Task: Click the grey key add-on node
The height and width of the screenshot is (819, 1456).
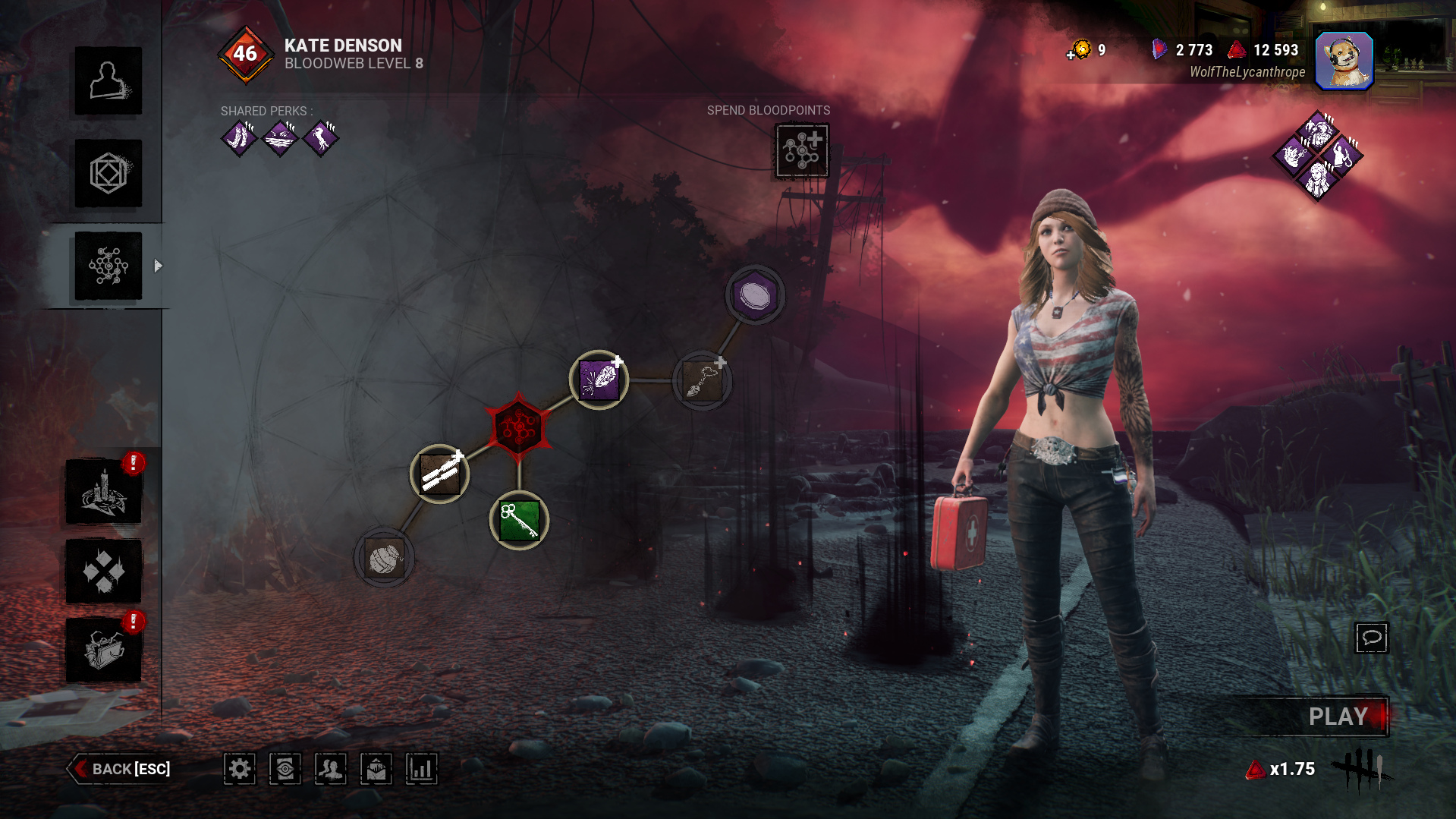Action: (x=702, y=380)
